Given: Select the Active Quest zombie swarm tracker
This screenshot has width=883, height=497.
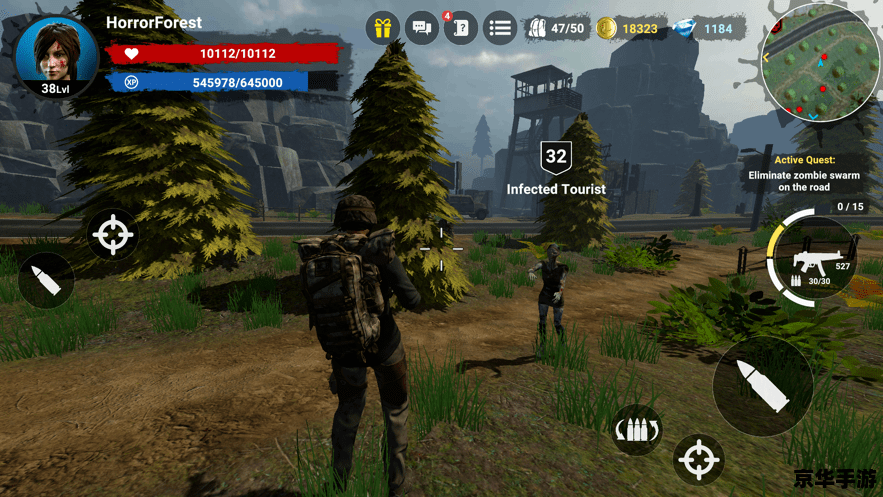Looking at the screenshot, I should tap(805, 174).
